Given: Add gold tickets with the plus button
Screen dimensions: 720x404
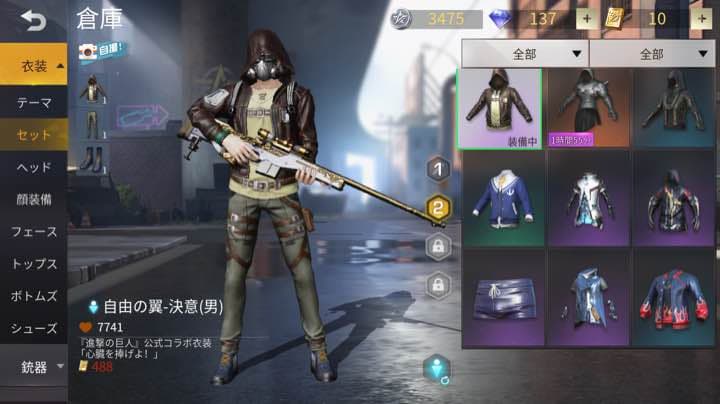Looking at the screenshot, I should [x=699, y=19].
